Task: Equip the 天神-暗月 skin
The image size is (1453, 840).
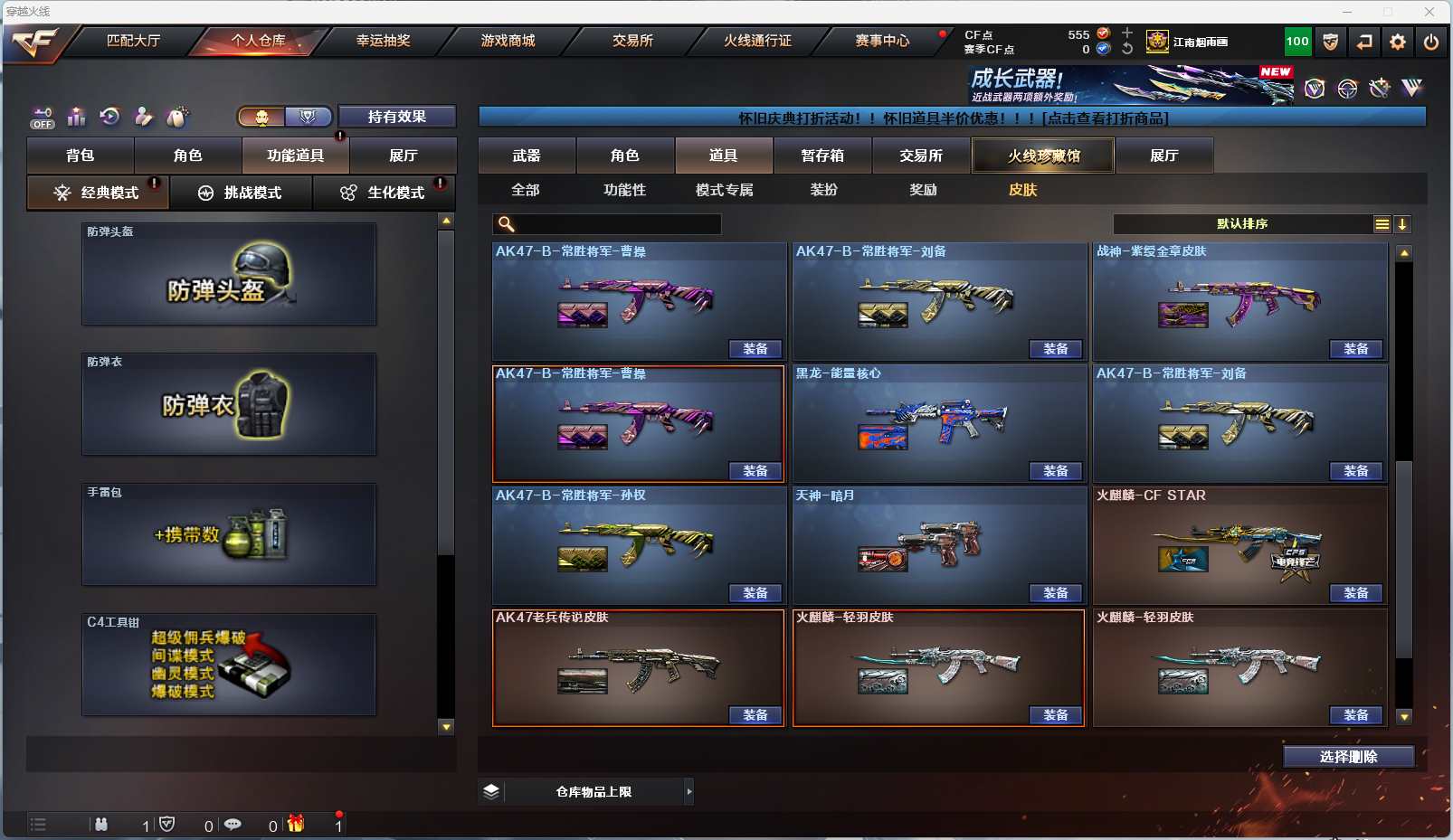Action: point(1055,593)
